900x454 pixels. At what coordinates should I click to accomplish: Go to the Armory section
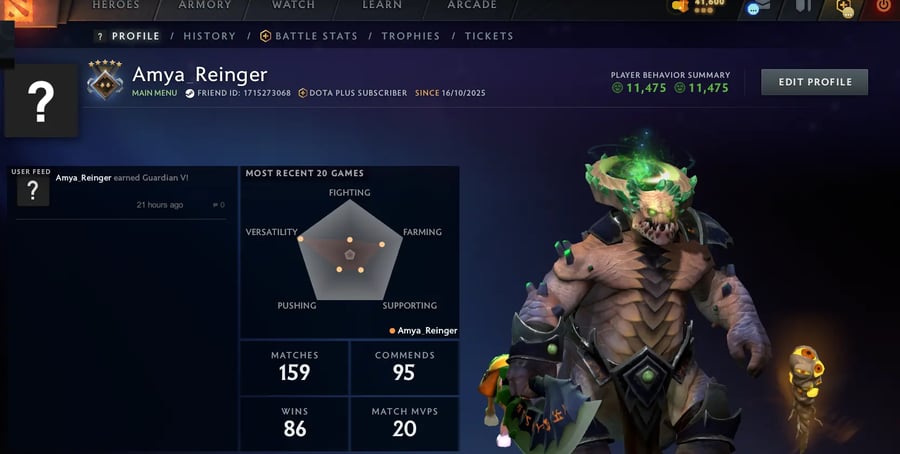point(205,5)
